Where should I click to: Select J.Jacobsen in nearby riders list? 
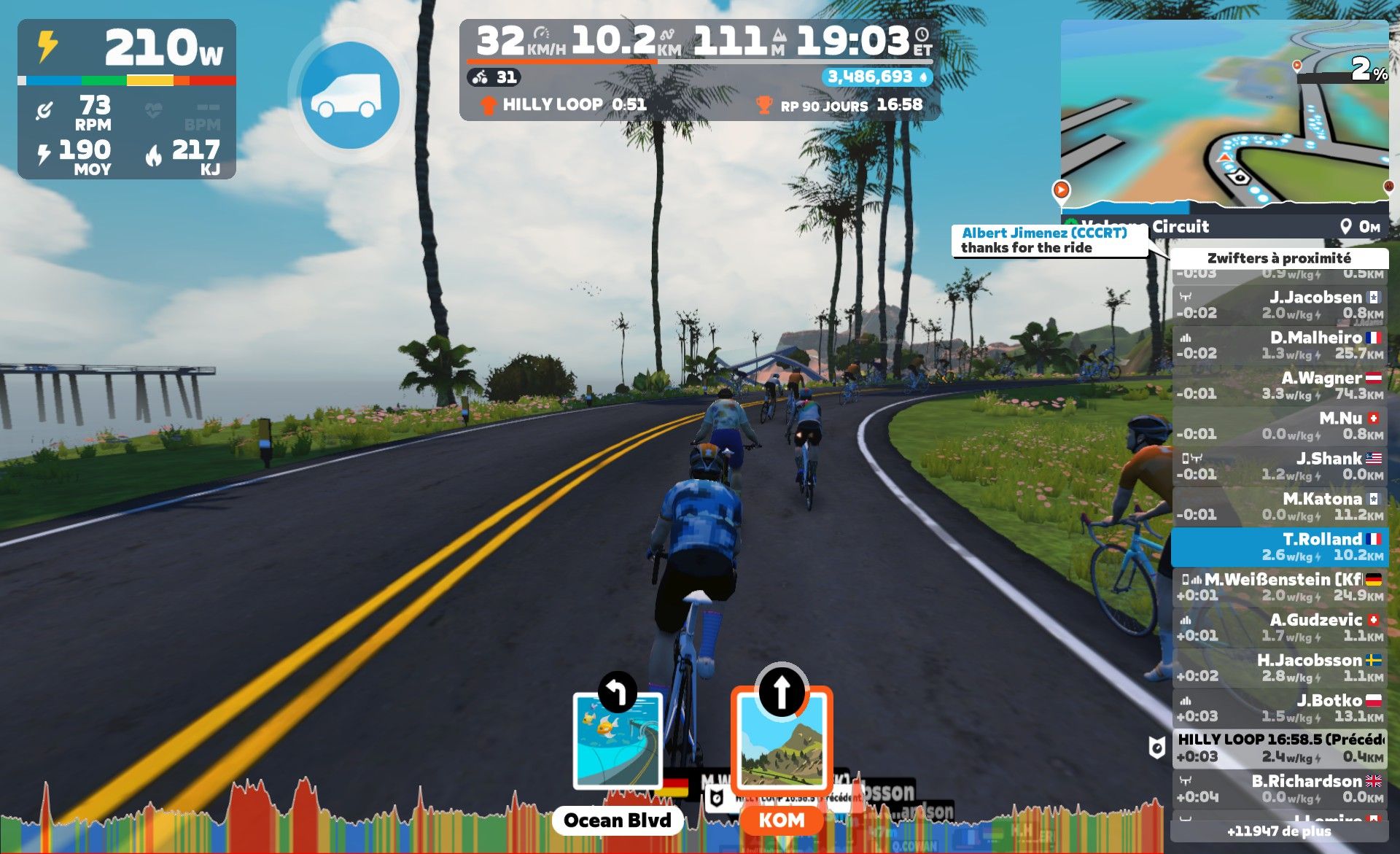(1280, 305)
